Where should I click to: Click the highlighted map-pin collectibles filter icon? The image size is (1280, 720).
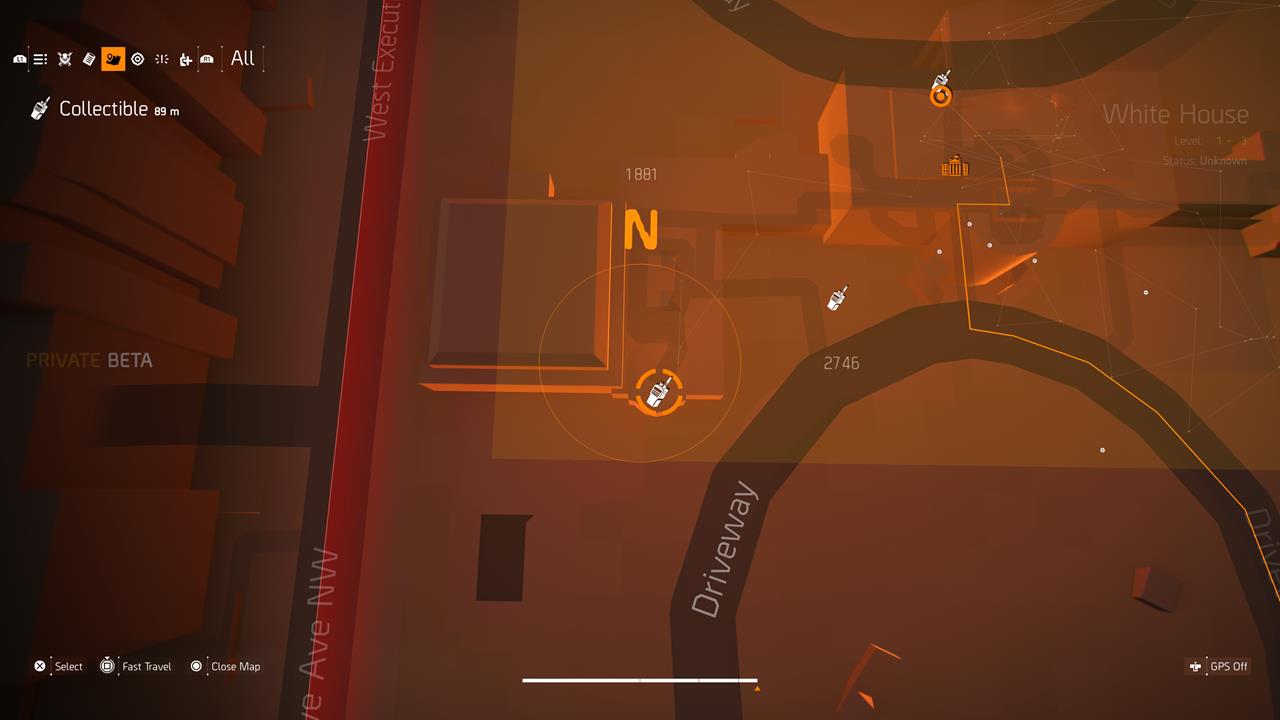[111, 58]
